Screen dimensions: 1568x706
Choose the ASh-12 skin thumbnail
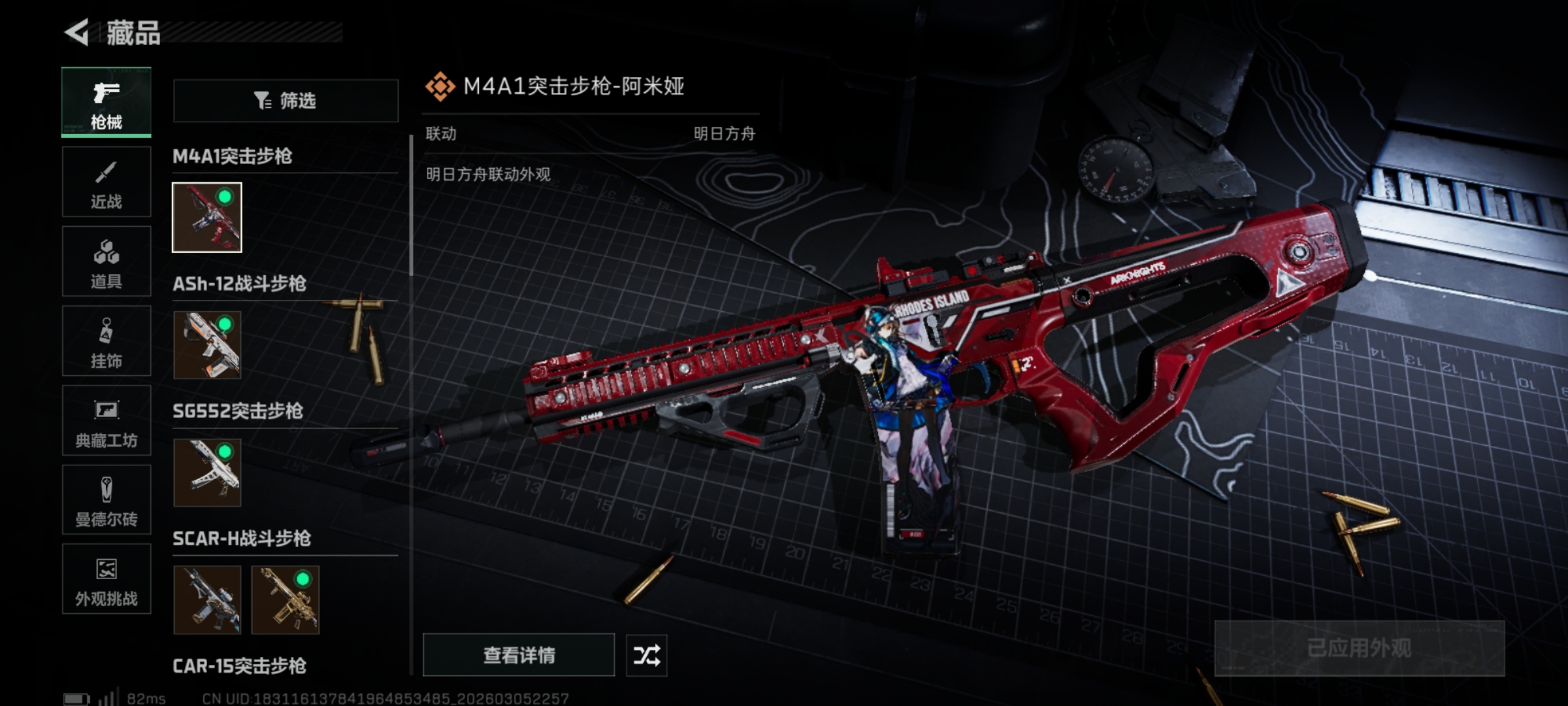click(207, 345)
